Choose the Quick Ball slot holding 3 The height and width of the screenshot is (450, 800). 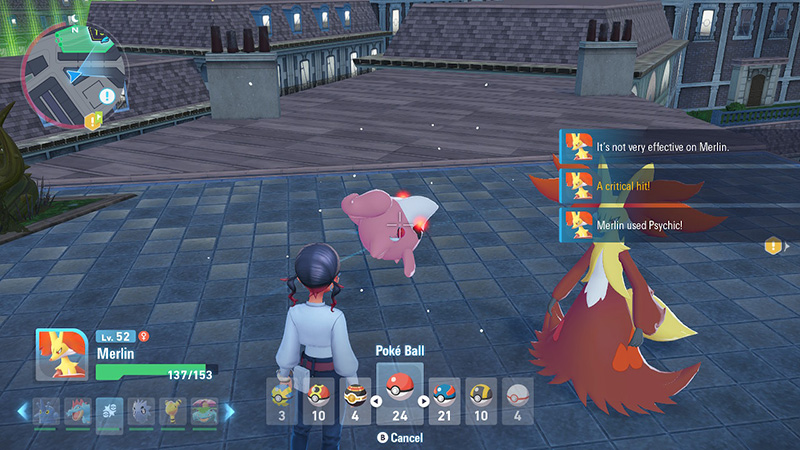point(283,400)
